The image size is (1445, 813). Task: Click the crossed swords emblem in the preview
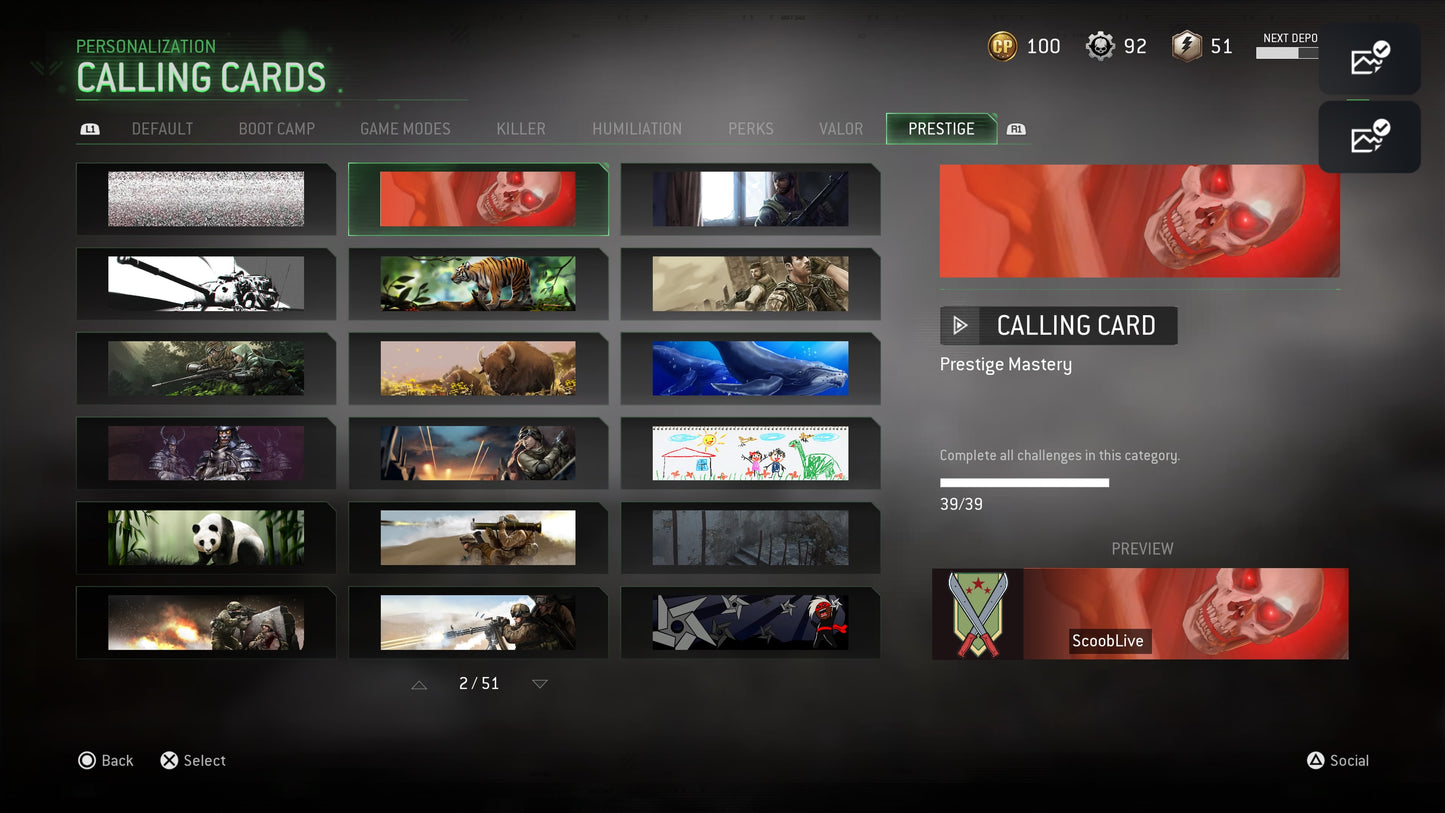[x=977, y=613]
